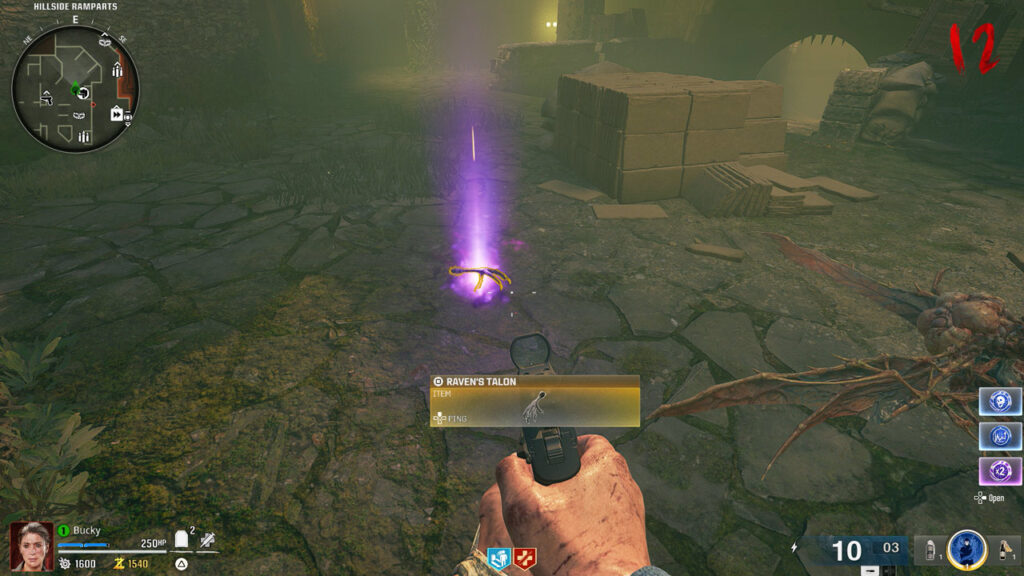Click the blue perk icon beside Juggernog
The height and width of the screenshot is (576, 1024).
[x=499, y=557]
